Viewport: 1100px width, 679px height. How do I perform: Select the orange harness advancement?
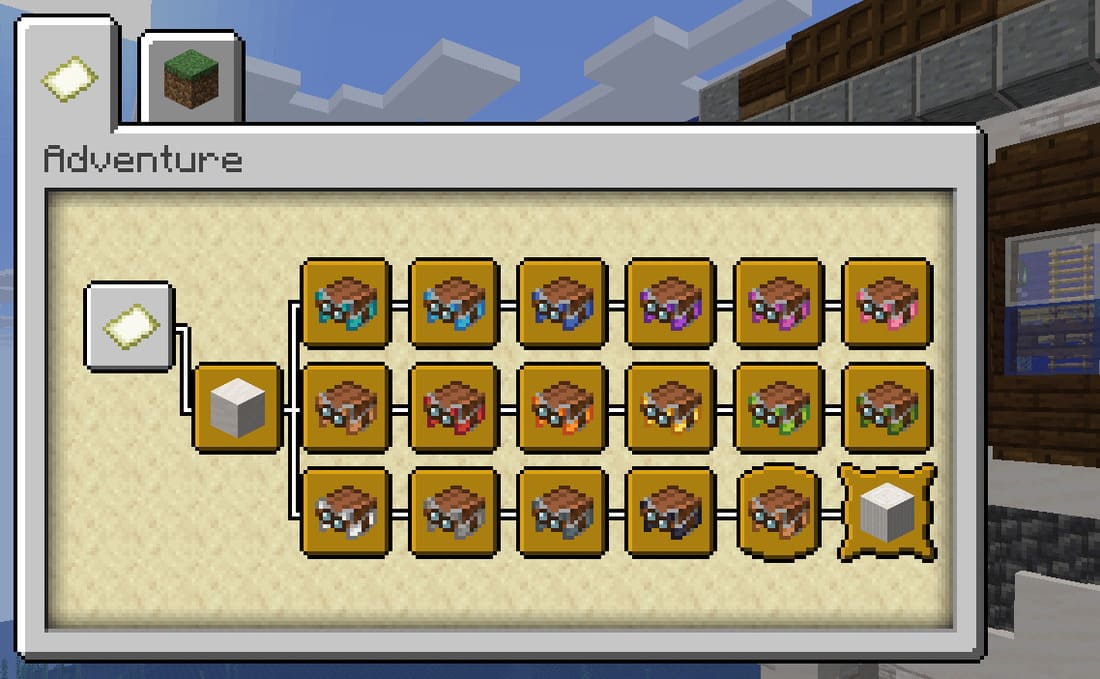pos(561,408)
